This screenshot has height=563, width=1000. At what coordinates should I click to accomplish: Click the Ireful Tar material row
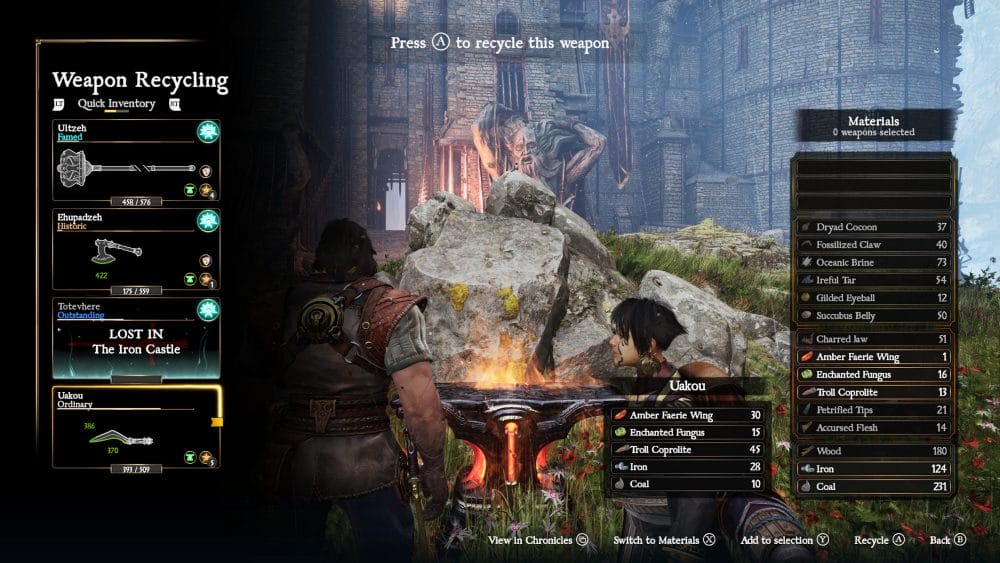pyautogui.click(x=874, y=280)
